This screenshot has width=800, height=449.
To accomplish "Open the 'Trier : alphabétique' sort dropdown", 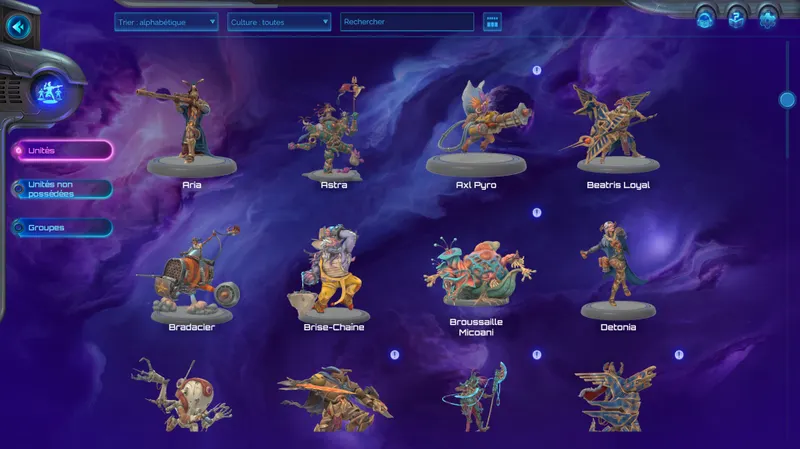I will pos(166,21).
